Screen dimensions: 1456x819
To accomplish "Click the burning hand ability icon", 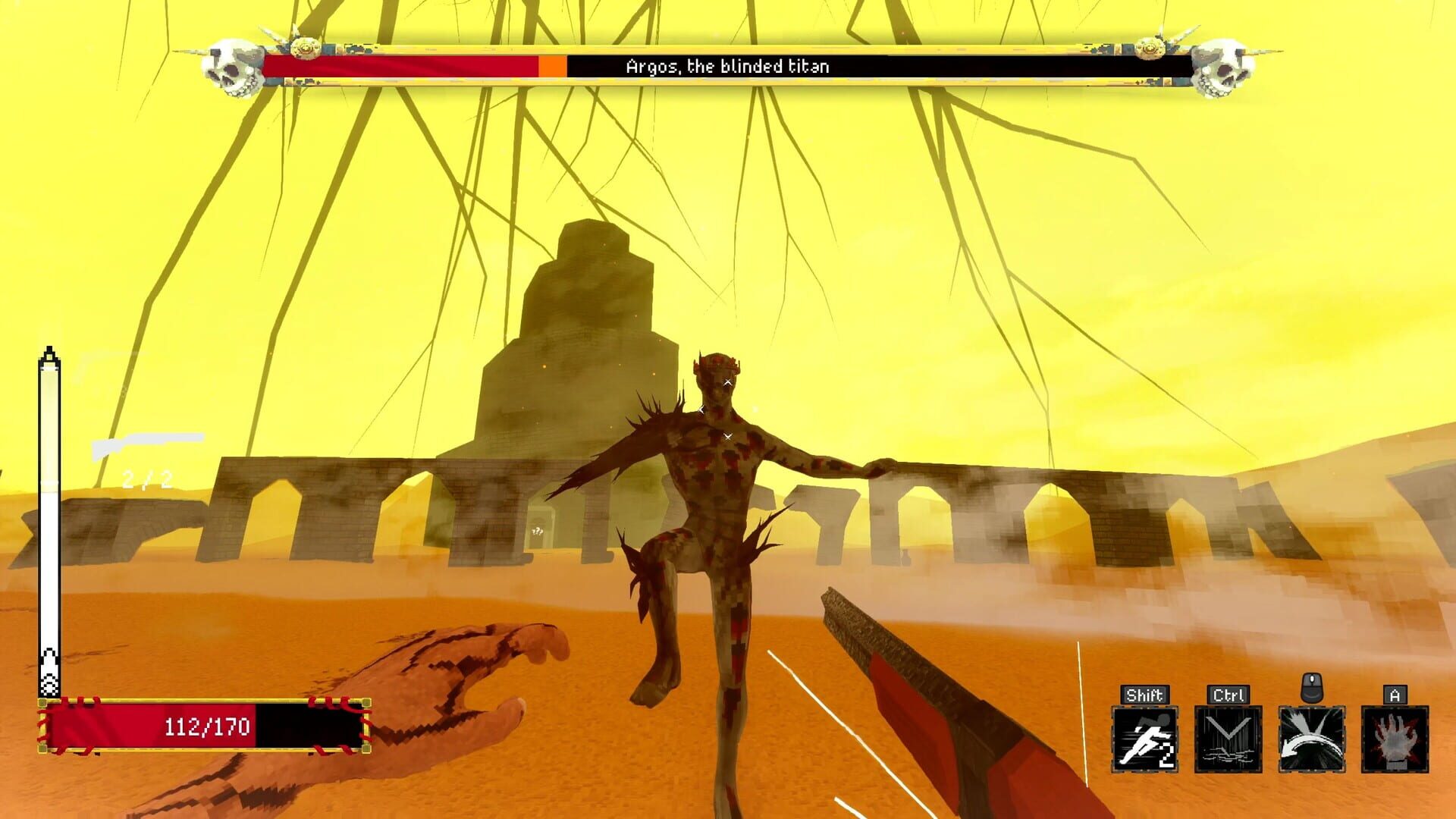I will tap(1394, 739).
